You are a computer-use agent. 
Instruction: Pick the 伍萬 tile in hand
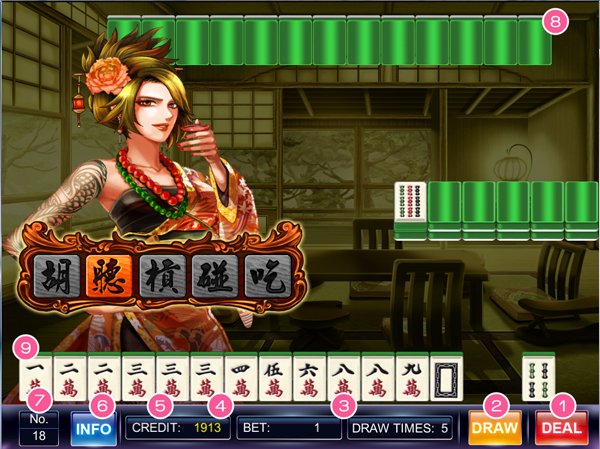point(275,378)
